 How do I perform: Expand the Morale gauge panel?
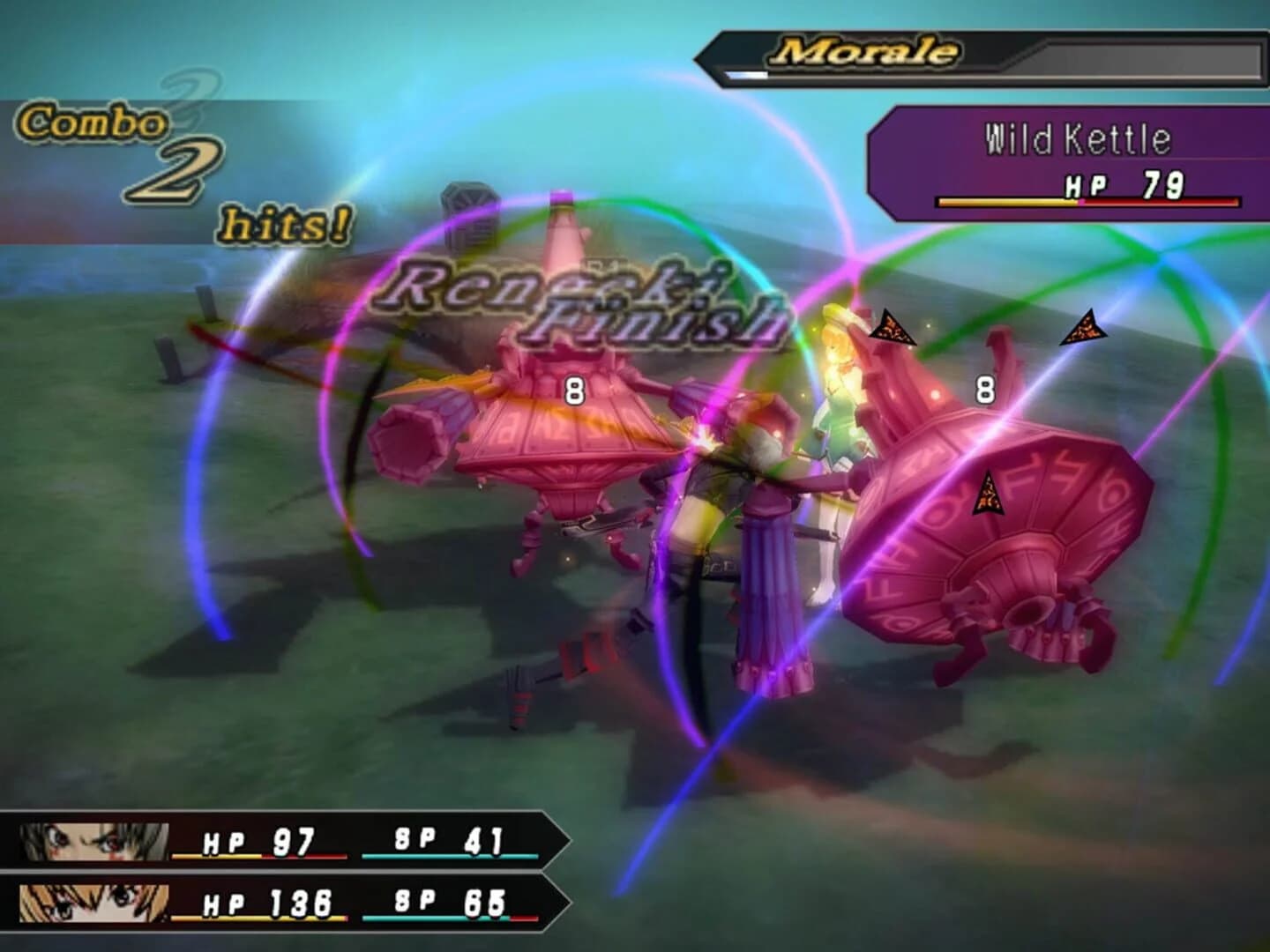click(x=979, y=57)
